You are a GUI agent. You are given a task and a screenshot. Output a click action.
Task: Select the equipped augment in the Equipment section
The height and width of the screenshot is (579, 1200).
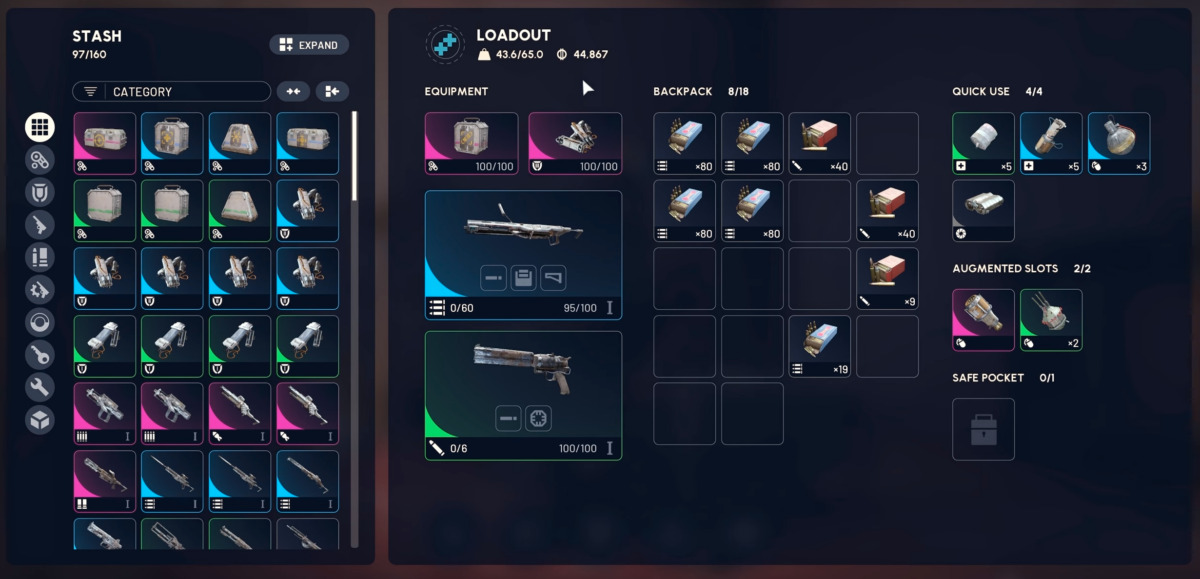pos(471,143)
